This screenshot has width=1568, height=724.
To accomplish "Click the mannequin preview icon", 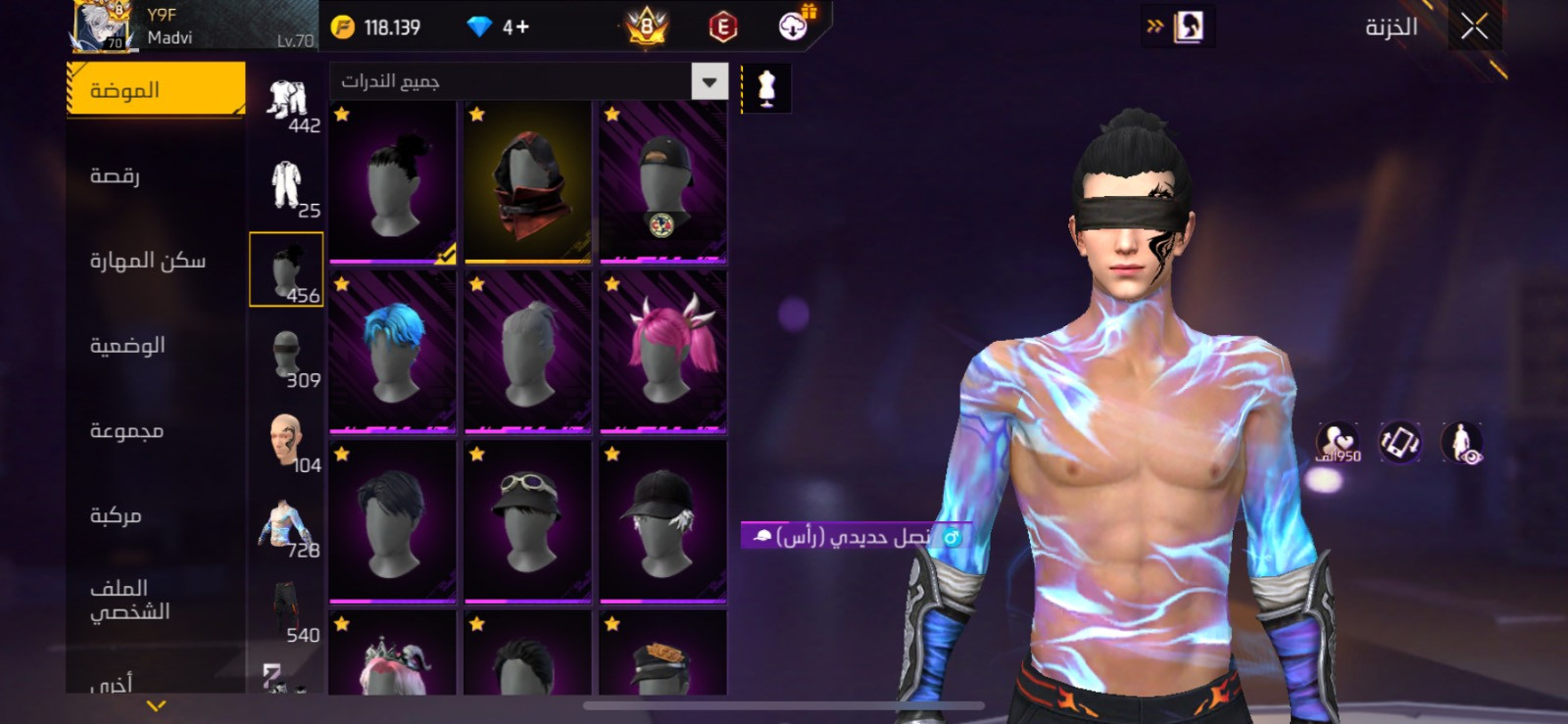I will click(x=766, y=88).
